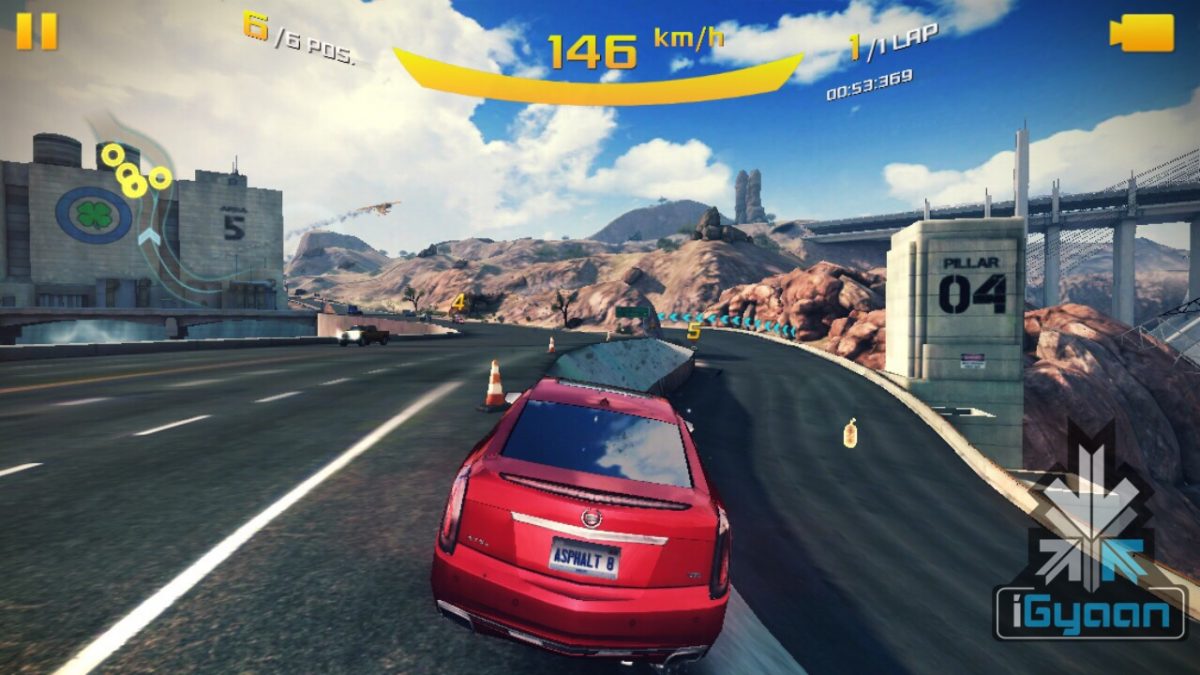Pause the race
1200x675 pixels.
tap(37, 30)
